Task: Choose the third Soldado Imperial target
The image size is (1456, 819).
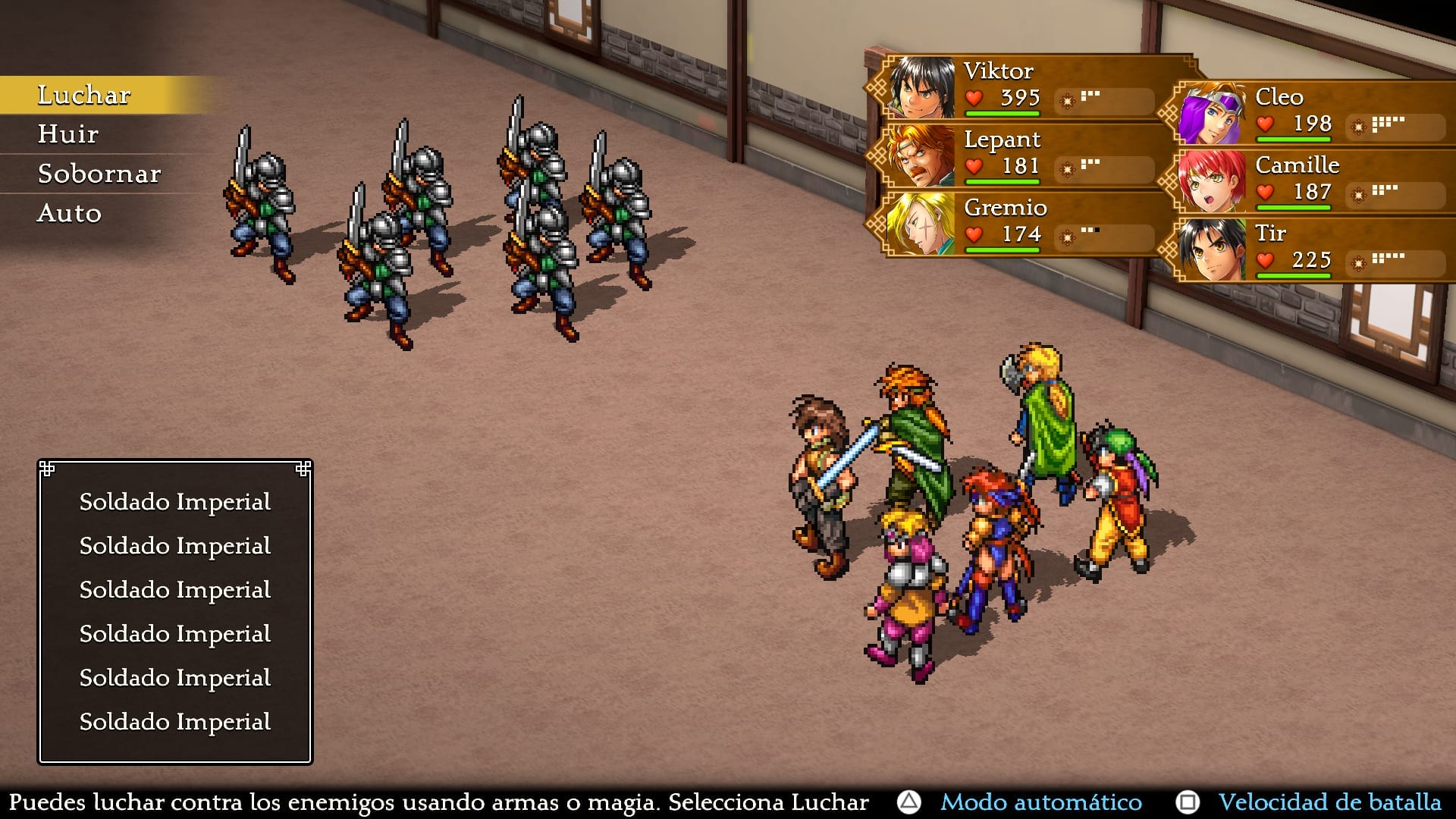Action: coord(175,590)
